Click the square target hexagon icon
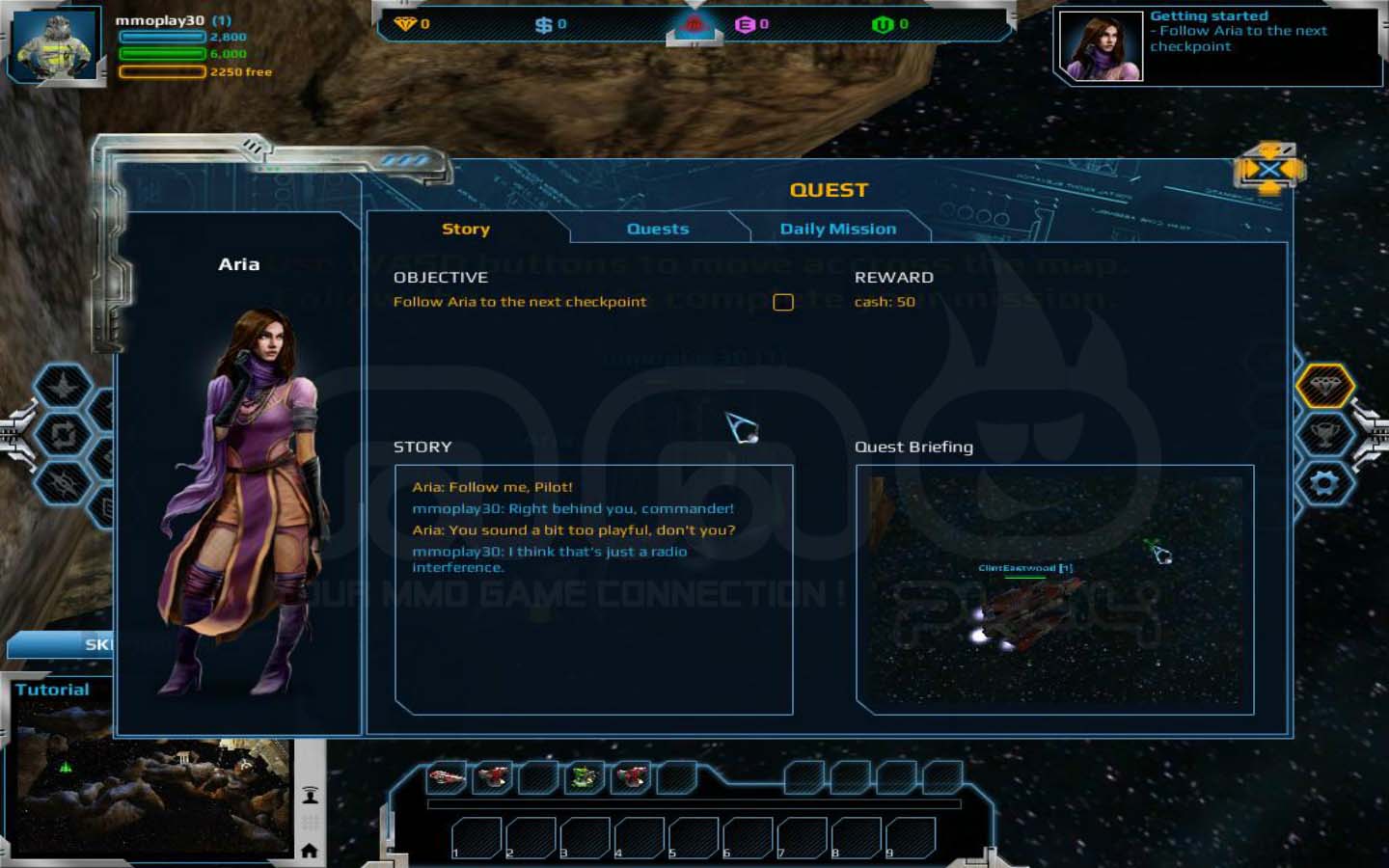Image resolution: width=1389 pixels, height=868 pixels. point(64,435)
